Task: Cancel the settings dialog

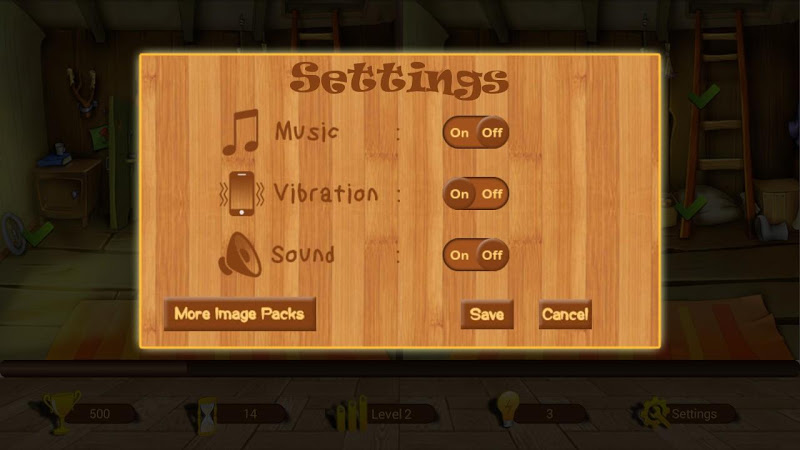Action: coord(565,314)
